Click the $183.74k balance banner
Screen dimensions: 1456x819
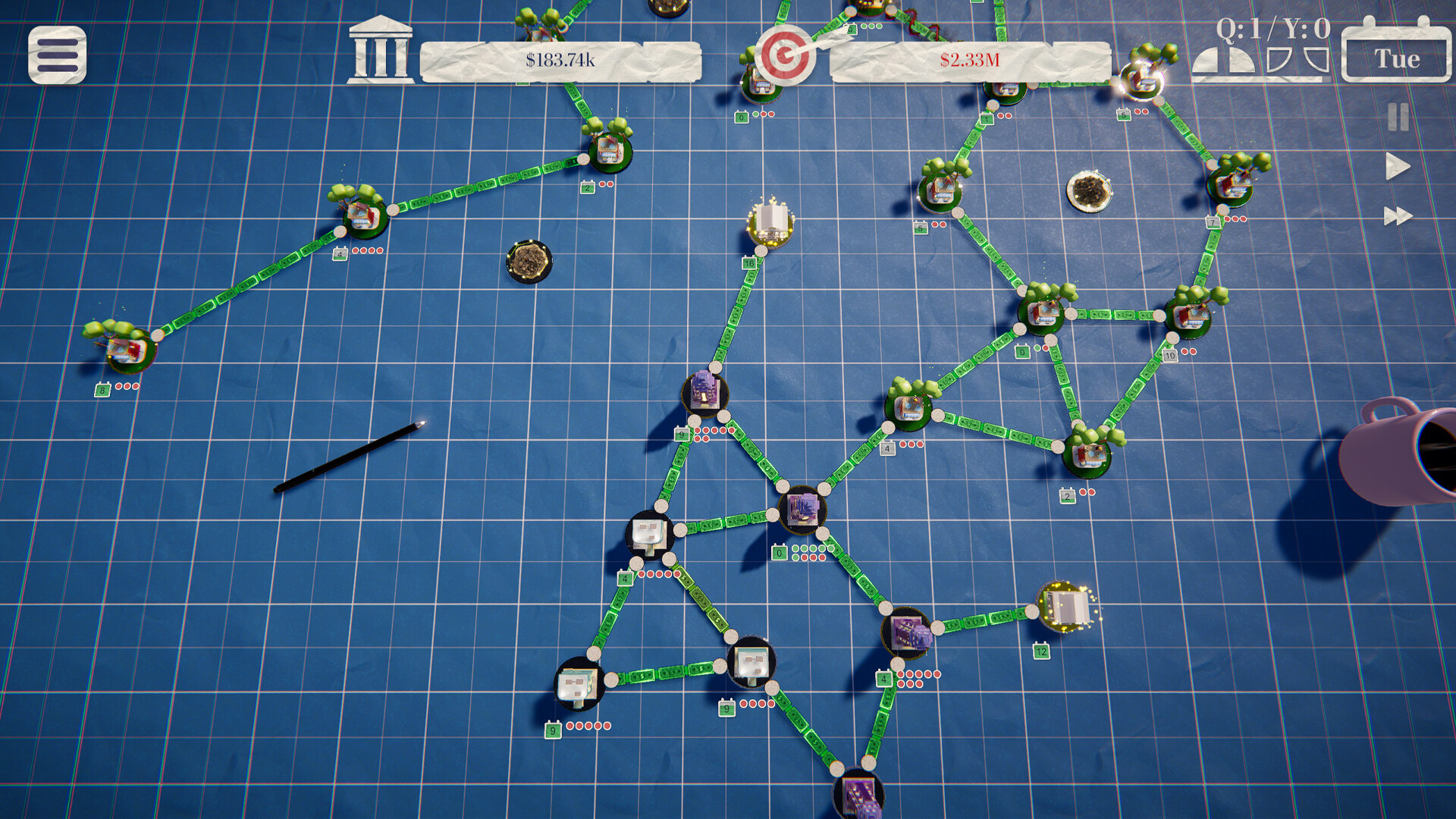[561, 59]
